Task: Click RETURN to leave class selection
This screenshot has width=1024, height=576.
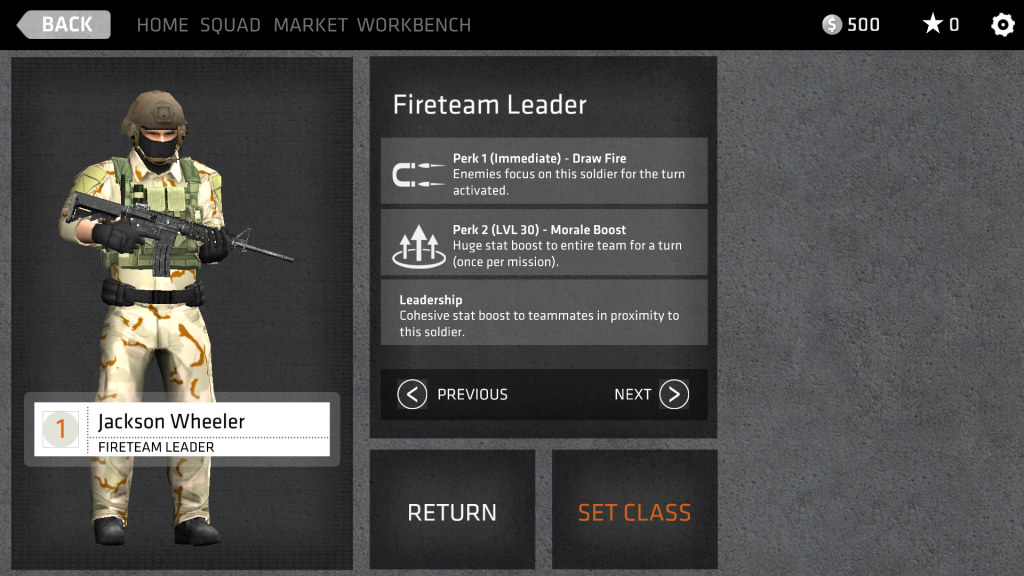Action: pos(452,511)
